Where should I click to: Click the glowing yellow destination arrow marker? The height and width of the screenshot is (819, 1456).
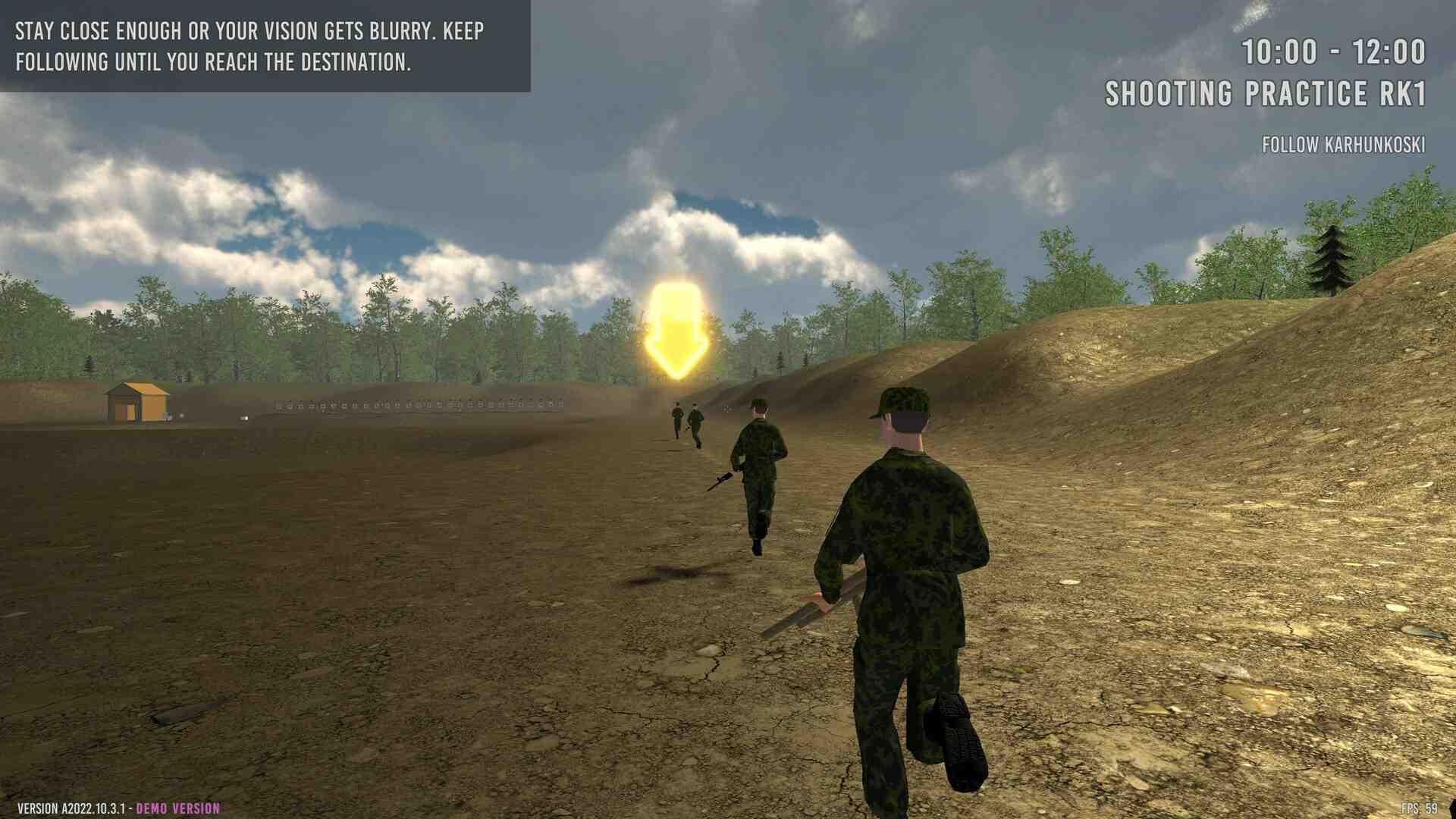coord(676,331)
